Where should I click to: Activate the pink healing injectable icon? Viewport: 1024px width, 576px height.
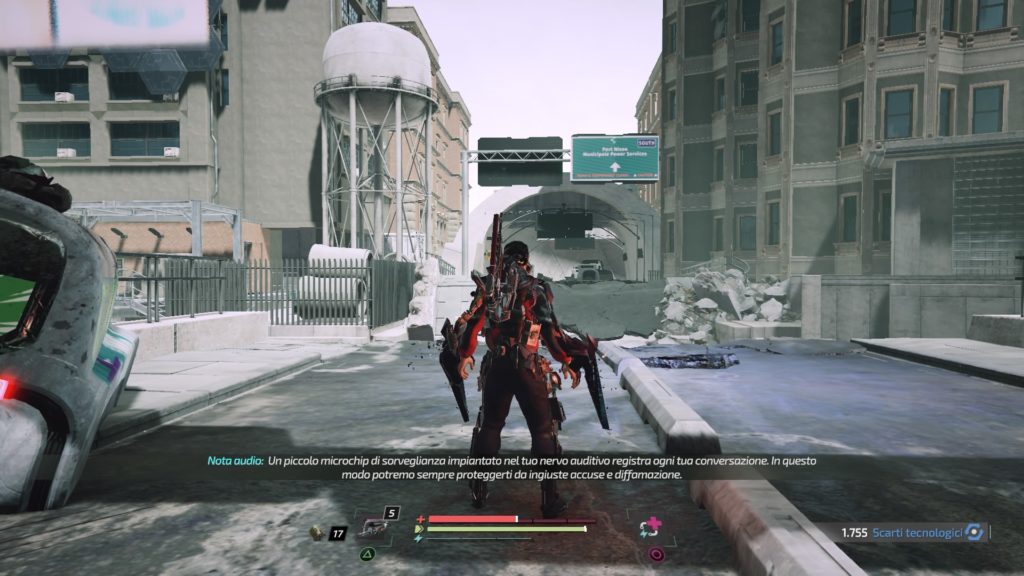(652, 526)
